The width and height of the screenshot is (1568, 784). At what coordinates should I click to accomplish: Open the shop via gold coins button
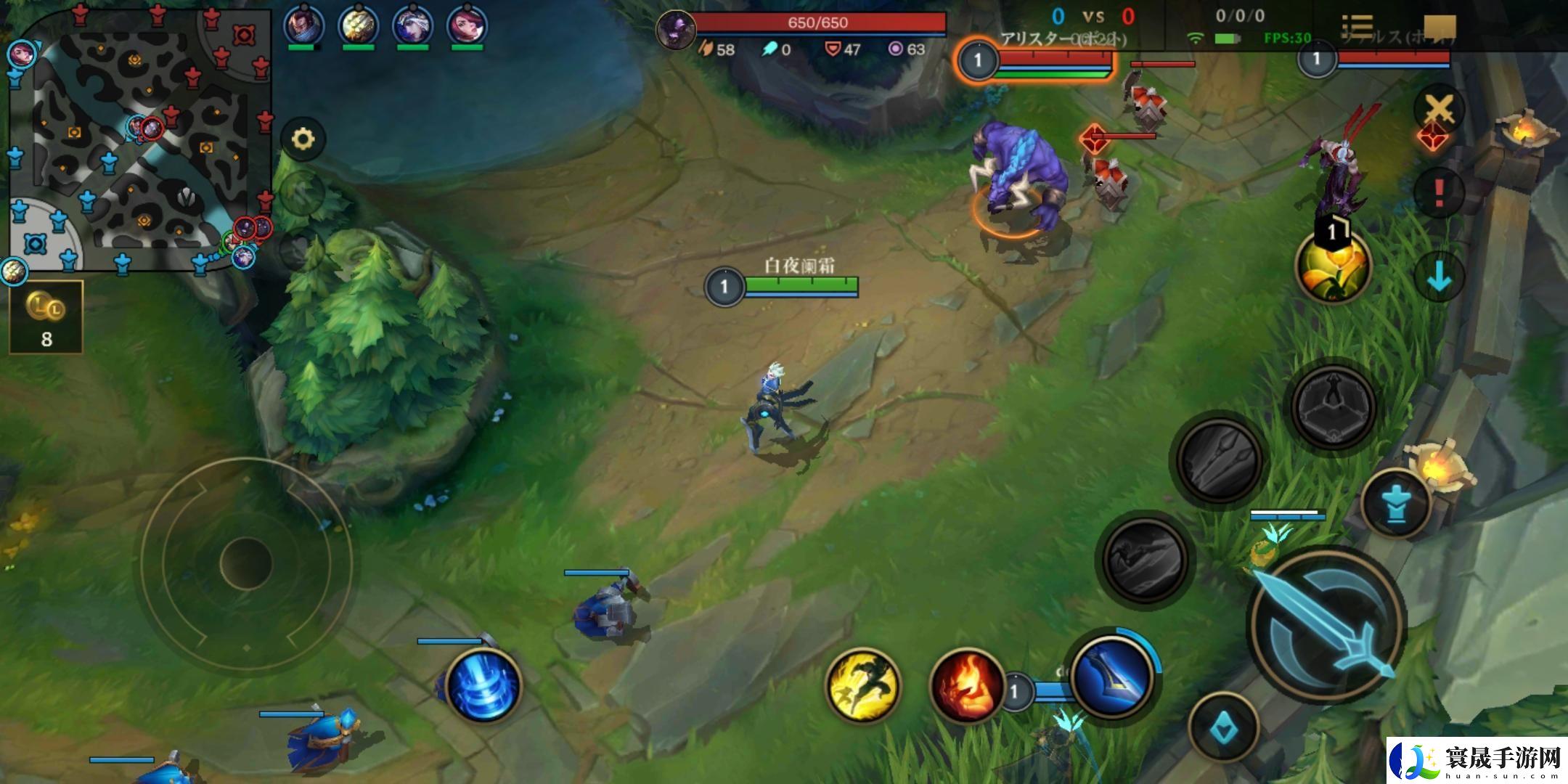(46, 317)
